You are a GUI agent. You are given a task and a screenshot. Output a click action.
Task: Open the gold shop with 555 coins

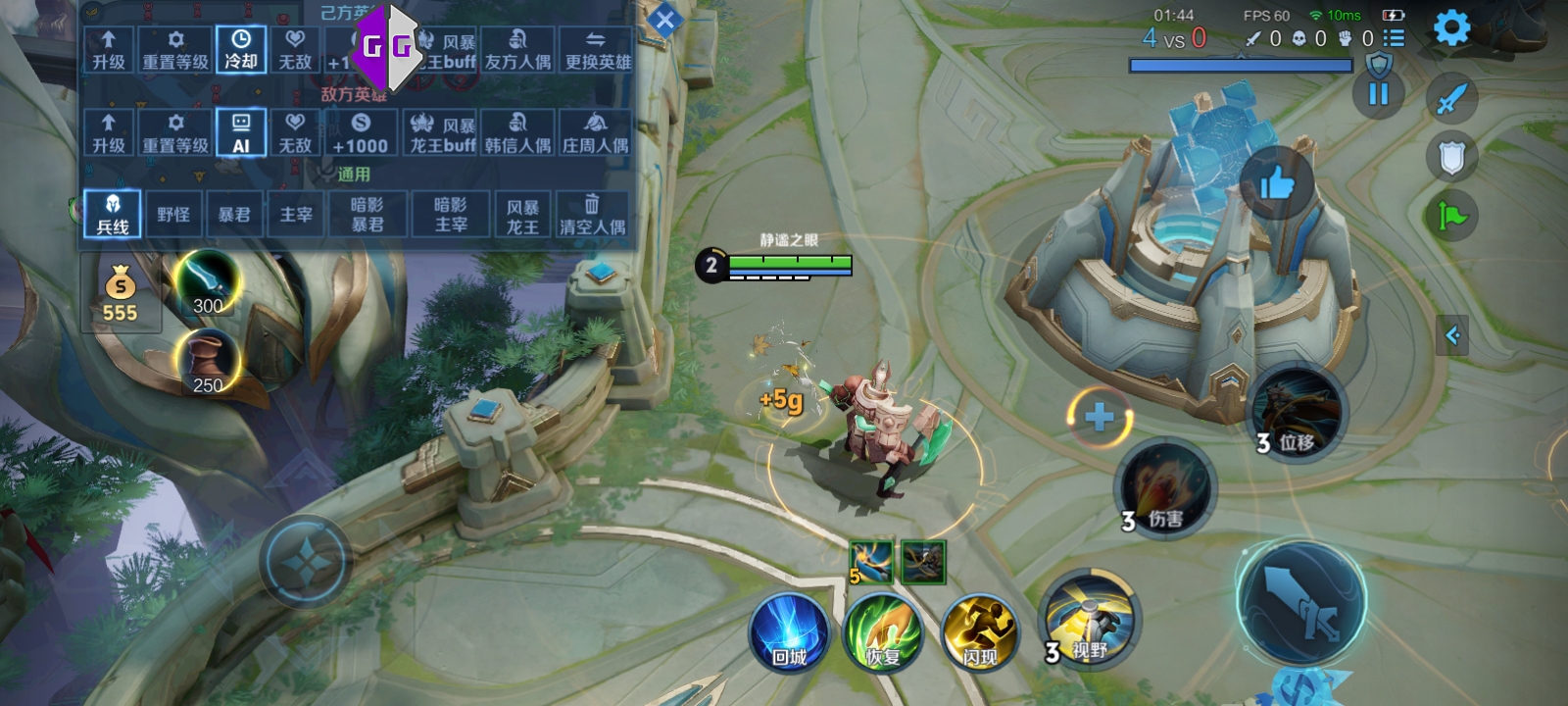point(120,294)
